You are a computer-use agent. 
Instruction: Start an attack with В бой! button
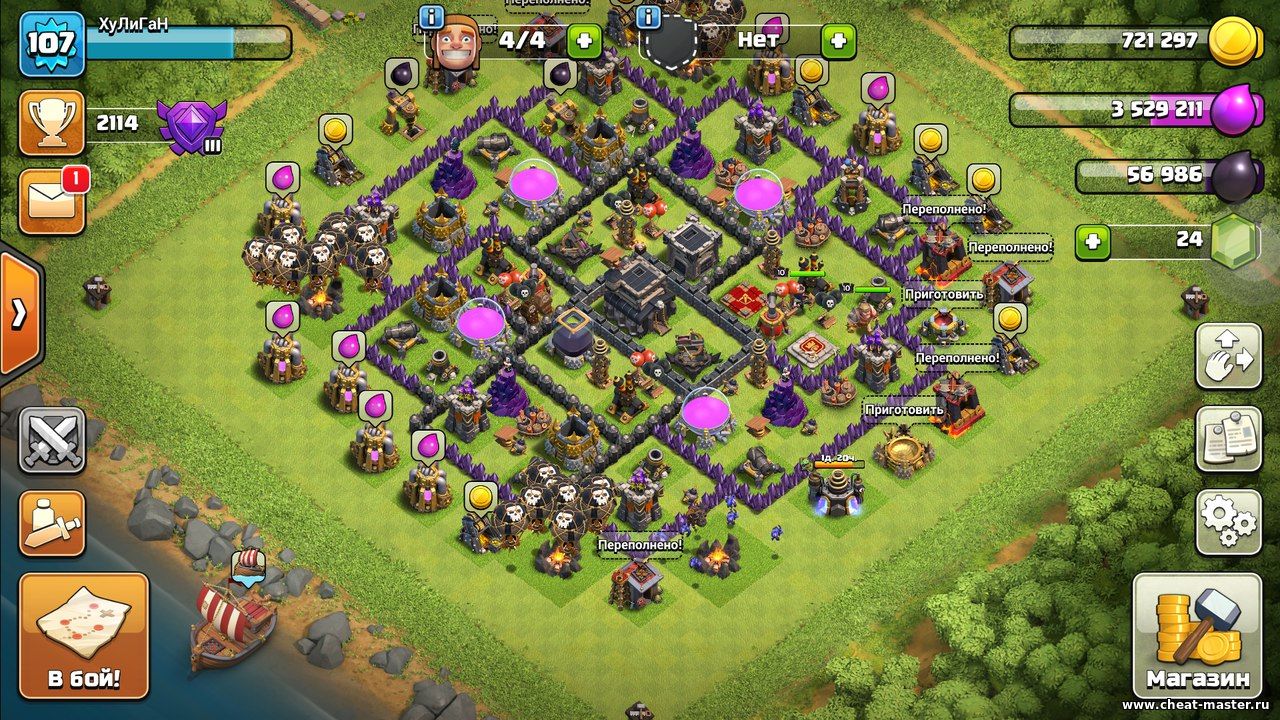click(84, 636)
